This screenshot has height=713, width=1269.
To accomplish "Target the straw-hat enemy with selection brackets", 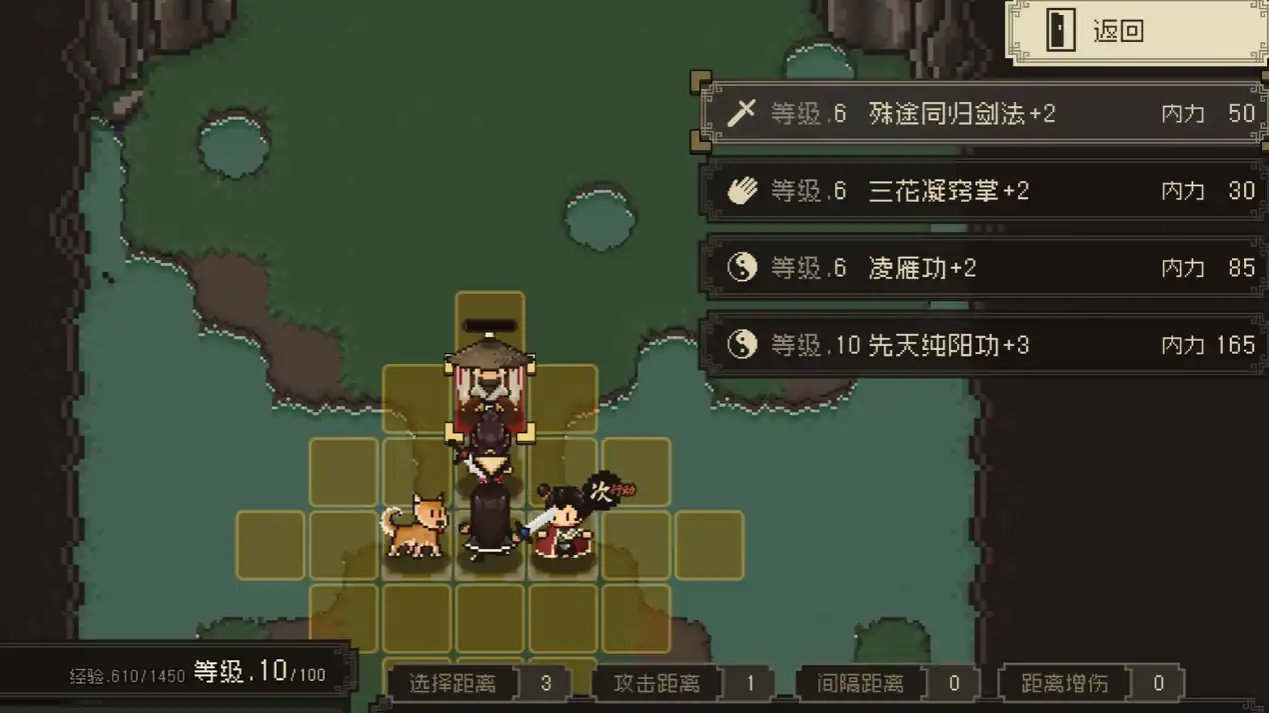I will tap(489, 392).
